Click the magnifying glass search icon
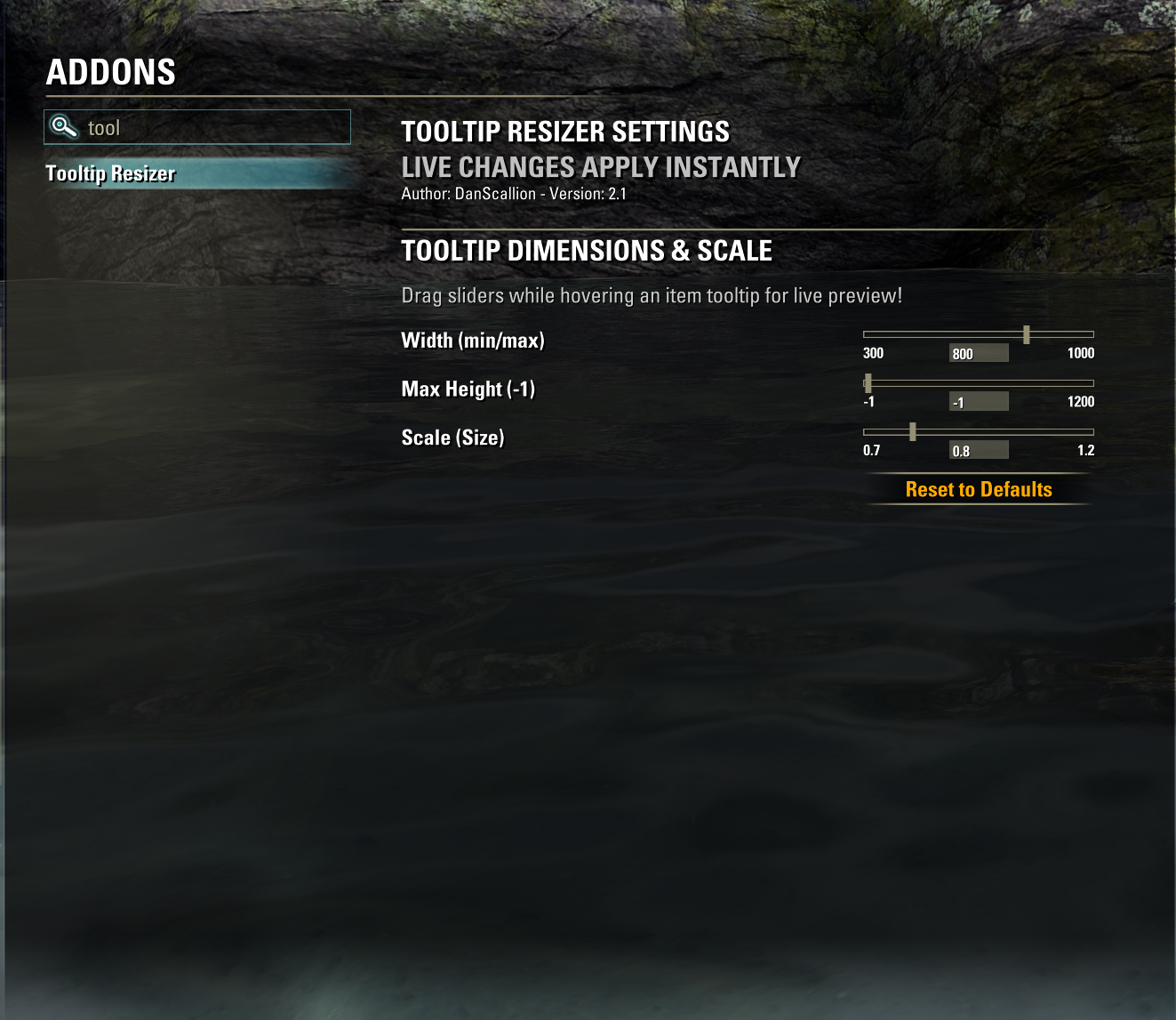 pos(64,127)
